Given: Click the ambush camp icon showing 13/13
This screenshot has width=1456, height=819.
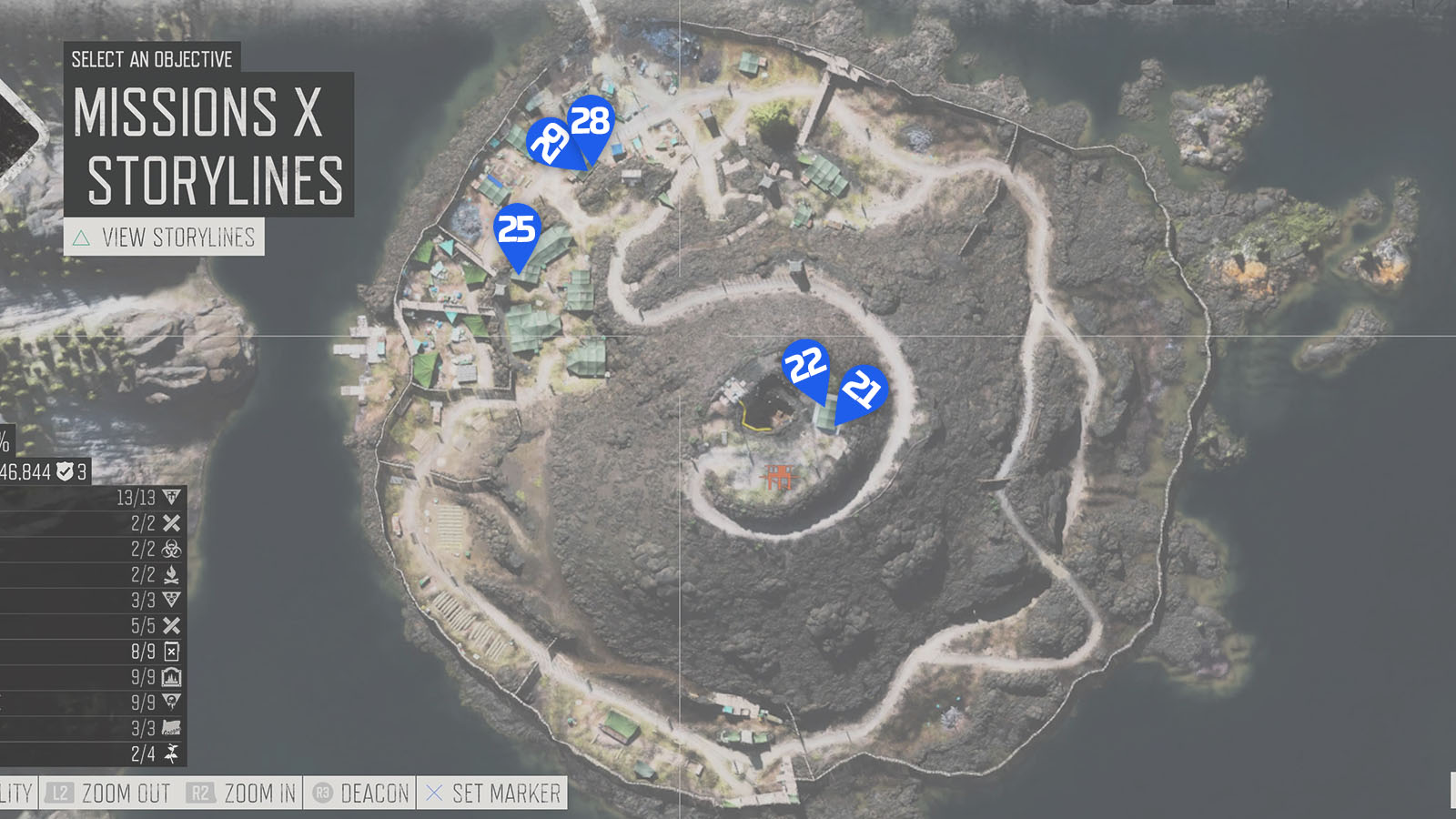Looking at the screenshot, I should [x=173, y=497].
